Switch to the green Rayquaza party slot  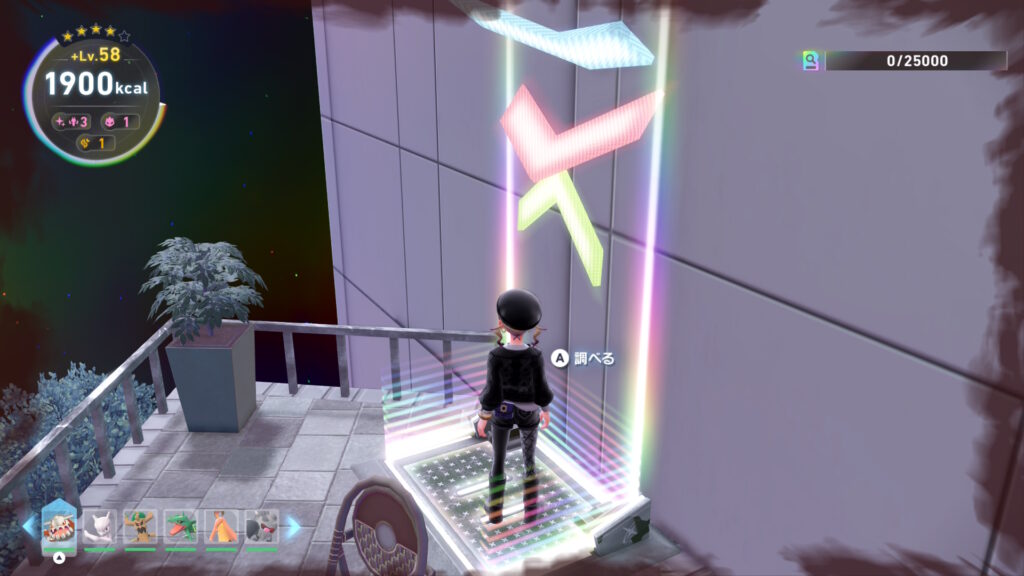[181, 526]
